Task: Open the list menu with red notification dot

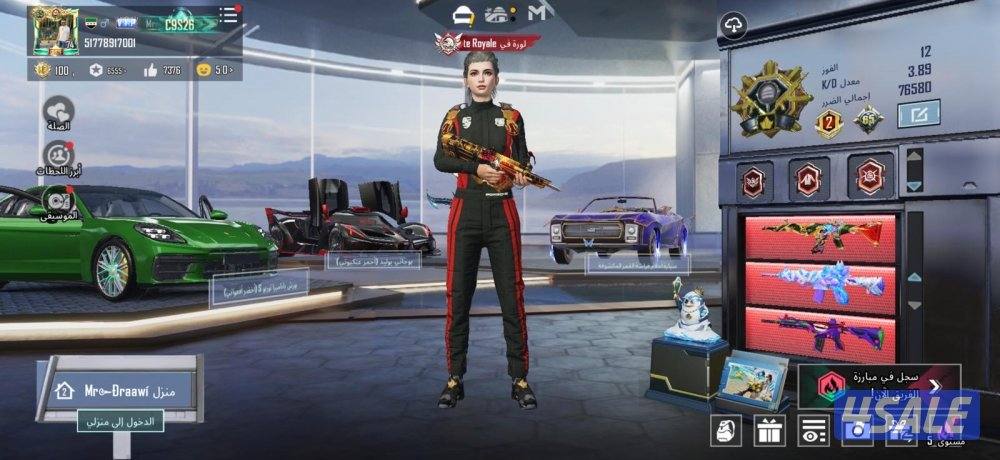Action: tap(229, 15)
